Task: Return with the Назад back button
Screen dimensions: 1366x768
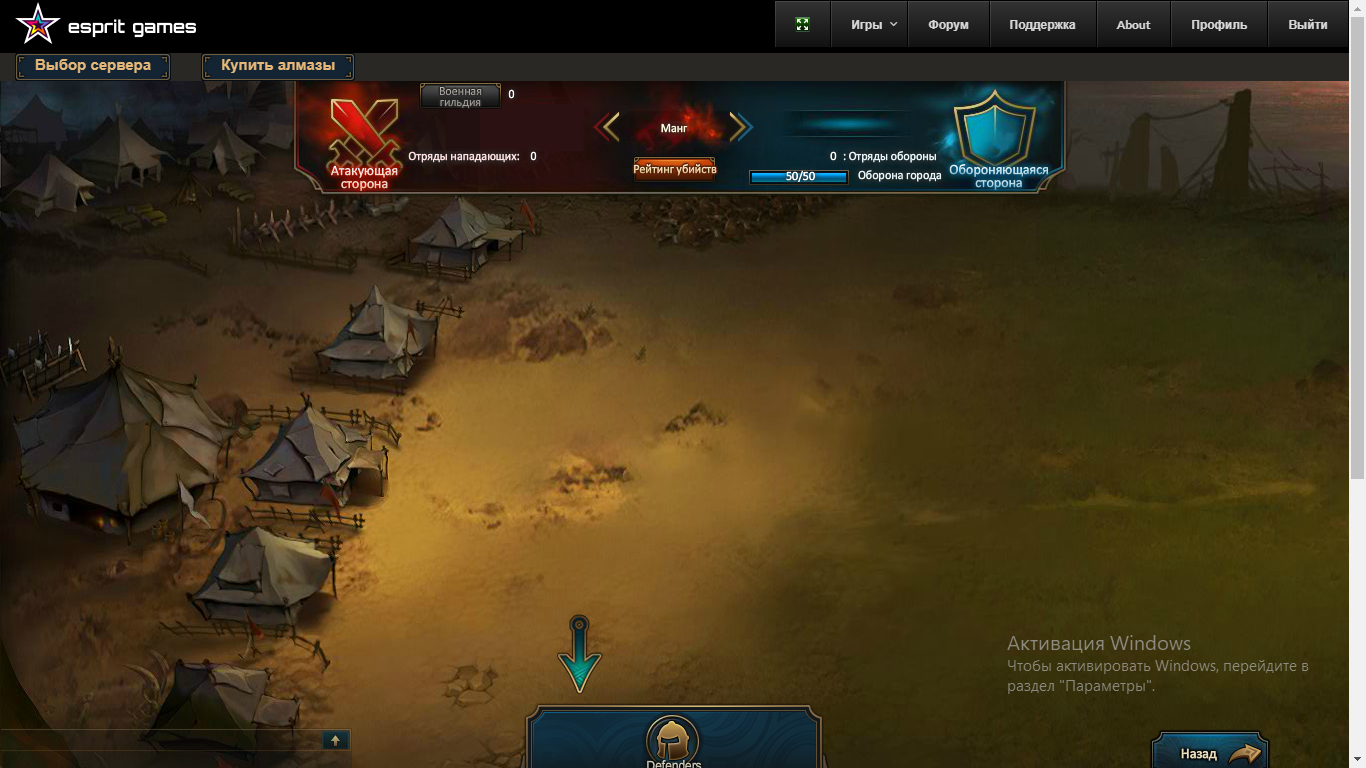Action: (x=1210, y=753)
